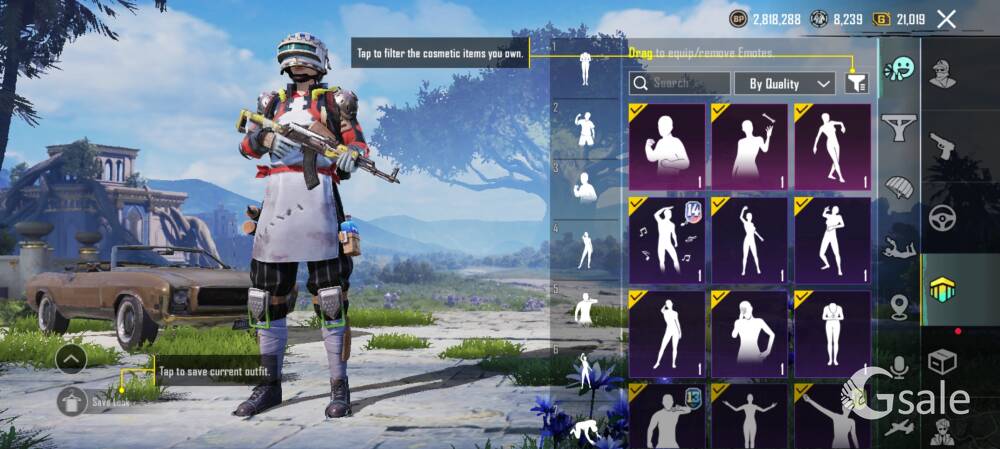Select the character outfit category tab
The image size is (1000, 449).
pyautogui.click(x=943, y=73)
